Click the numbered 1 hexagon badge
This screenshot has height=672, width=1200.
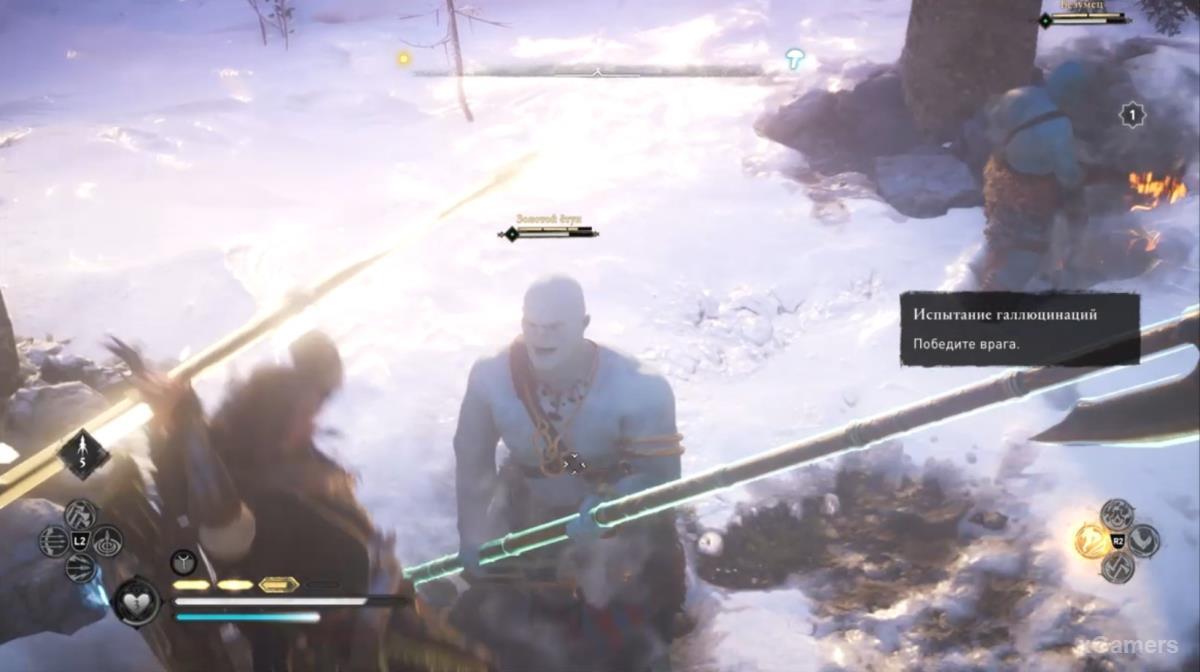1132,115
